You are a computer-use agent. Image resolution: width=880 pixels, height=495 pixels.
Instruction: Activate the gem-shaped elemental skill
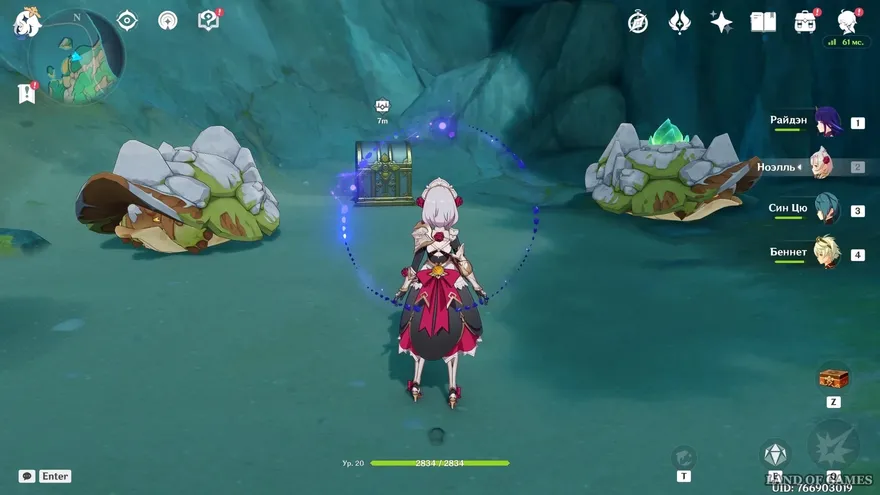pyautogui.click(x=775, y=455)
